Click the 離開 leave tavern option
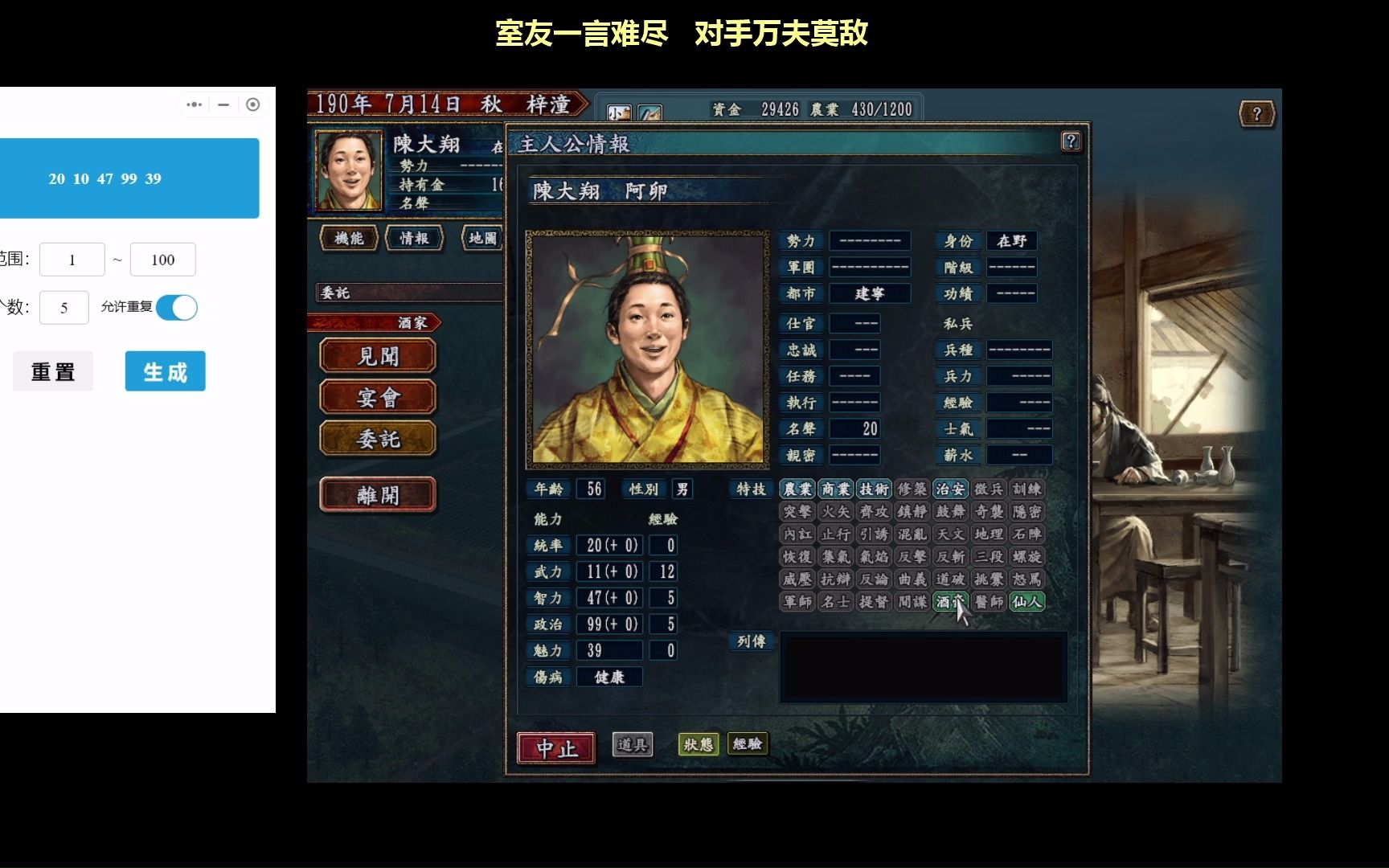Viewport: 1389px width, 868px height. point(377,493)
